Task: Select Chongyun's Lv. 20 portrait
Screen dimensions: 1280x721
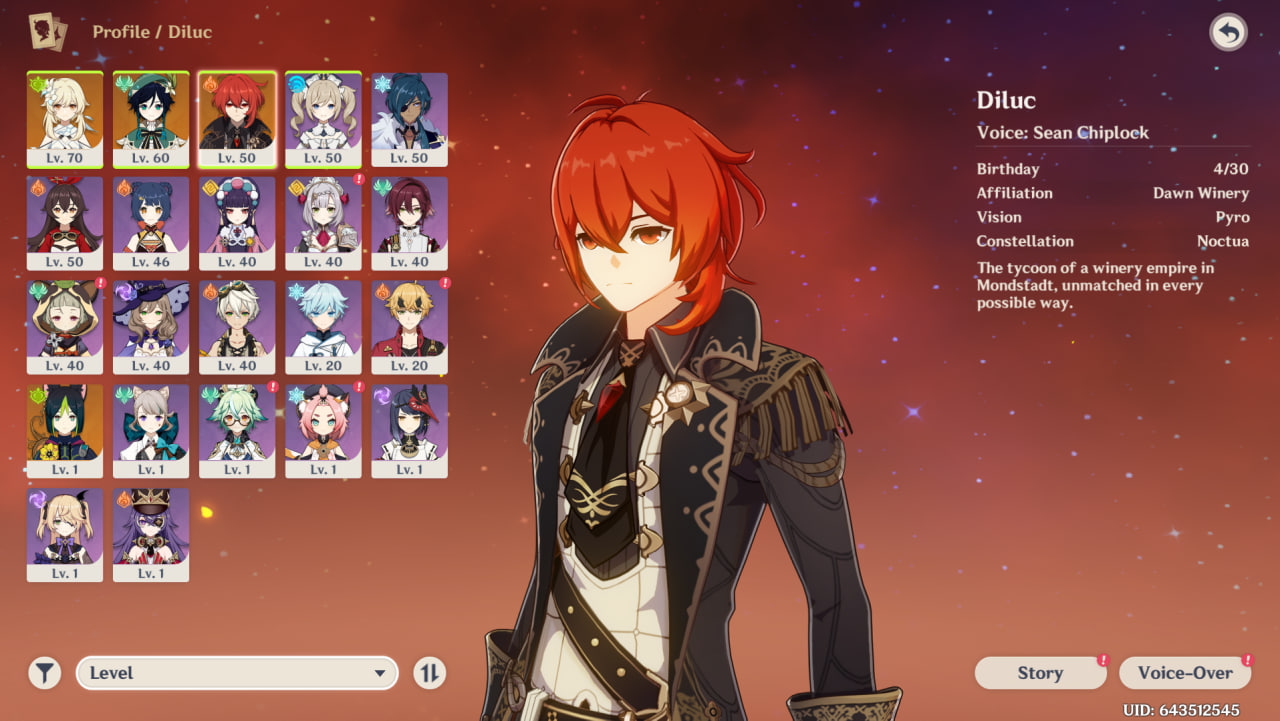Action: (x=323, y=326)
